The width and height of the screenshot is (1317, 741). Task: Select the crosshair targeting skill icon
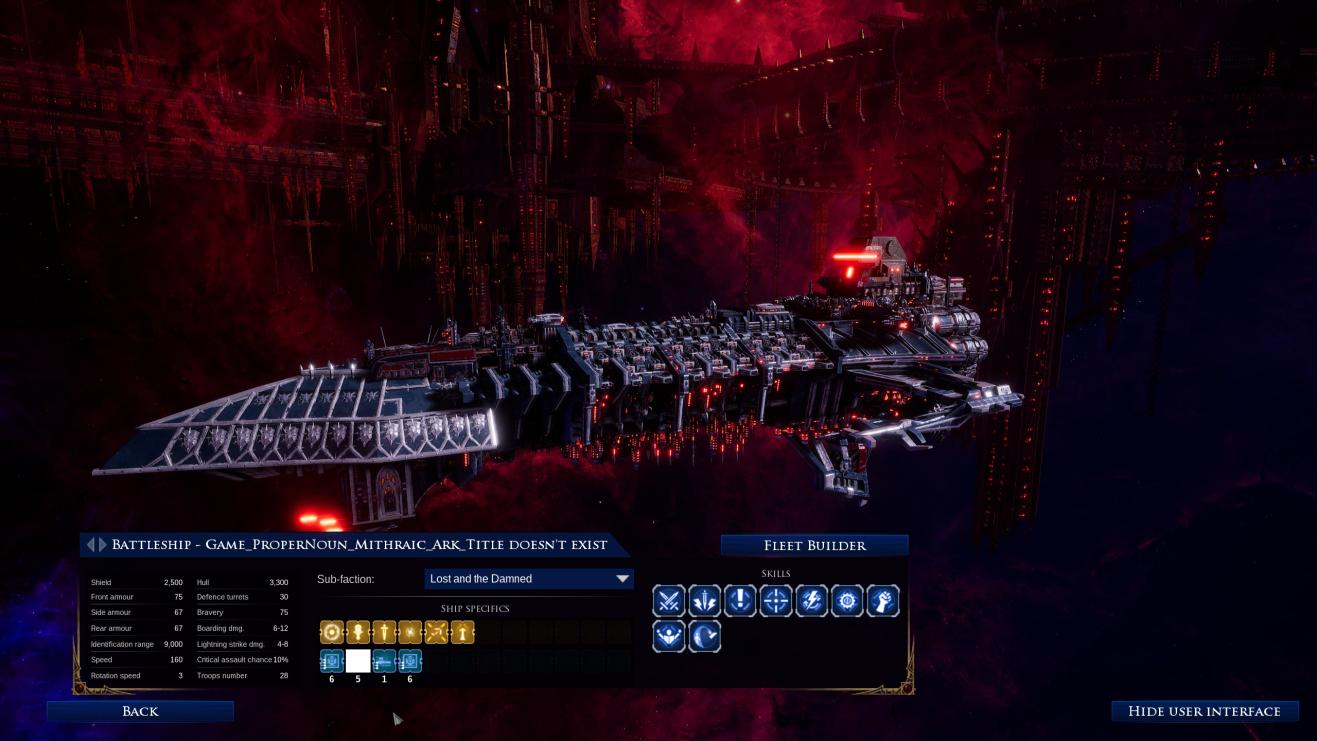coord(776,601)
